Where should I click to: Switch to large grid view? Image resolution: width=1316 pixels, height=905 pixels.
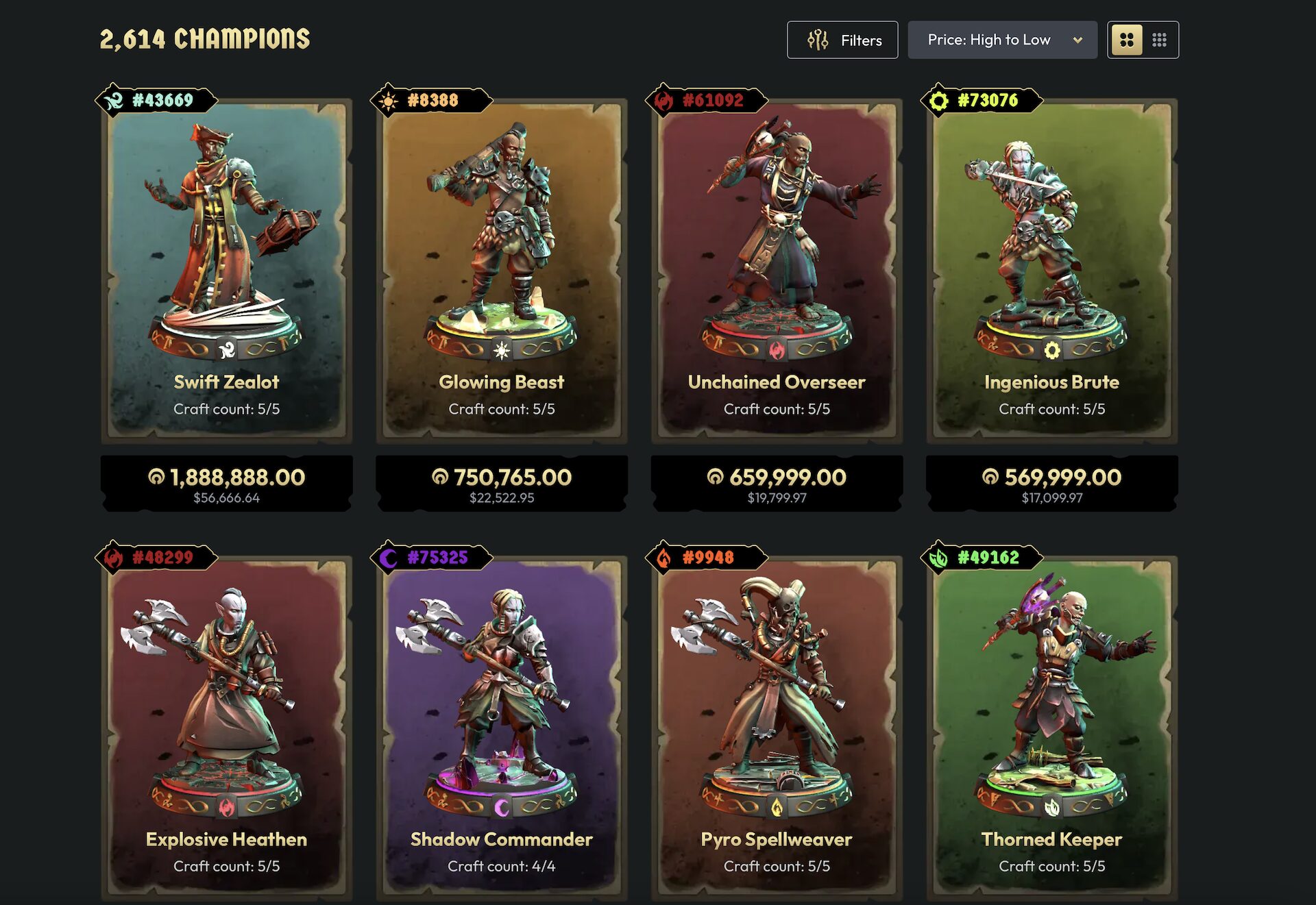pyautogui.click(x=1126, y=40)
